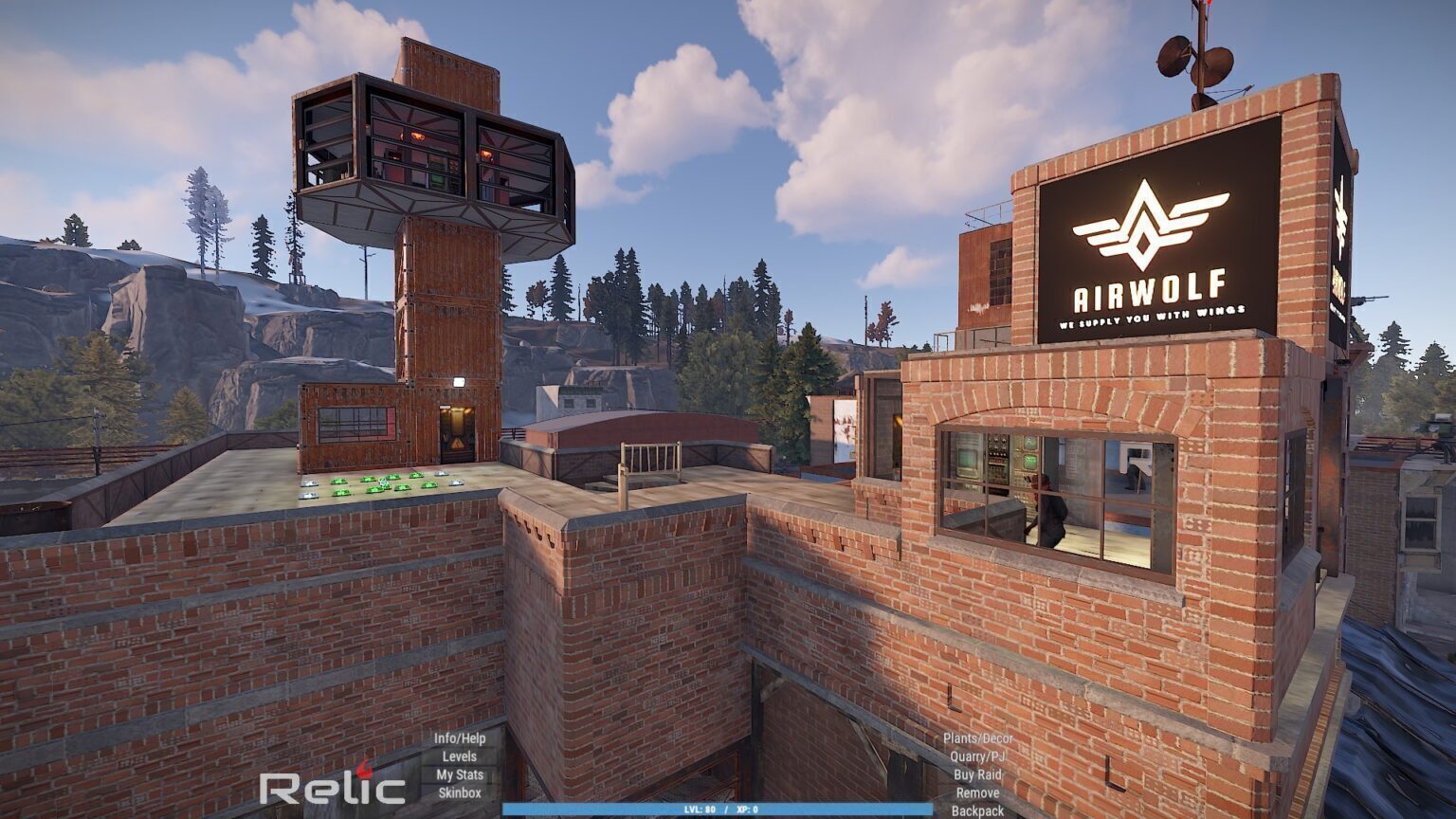View My Stats
Viewport: 1456px width, 819px height.
(460, 774)
